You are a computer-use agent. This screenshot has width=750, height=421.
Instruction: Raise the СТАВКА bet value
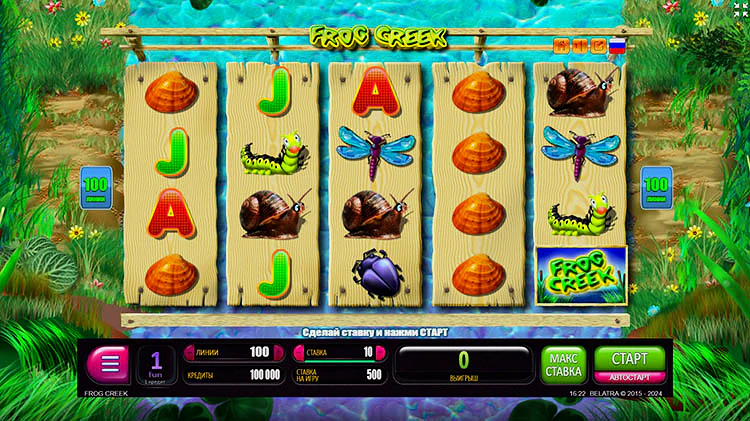point(381,352)
